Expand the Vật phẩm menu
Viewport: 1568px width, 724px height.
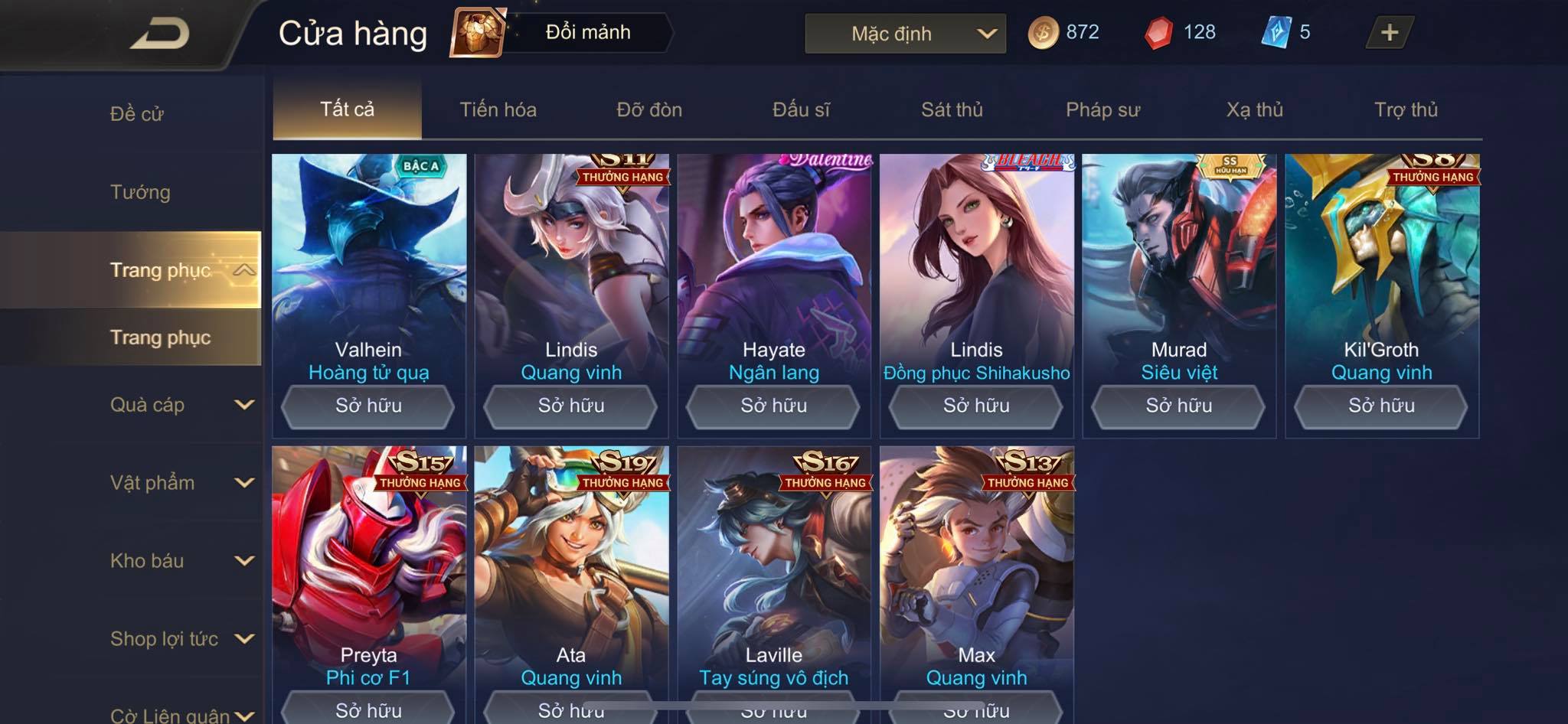point(181,483)
